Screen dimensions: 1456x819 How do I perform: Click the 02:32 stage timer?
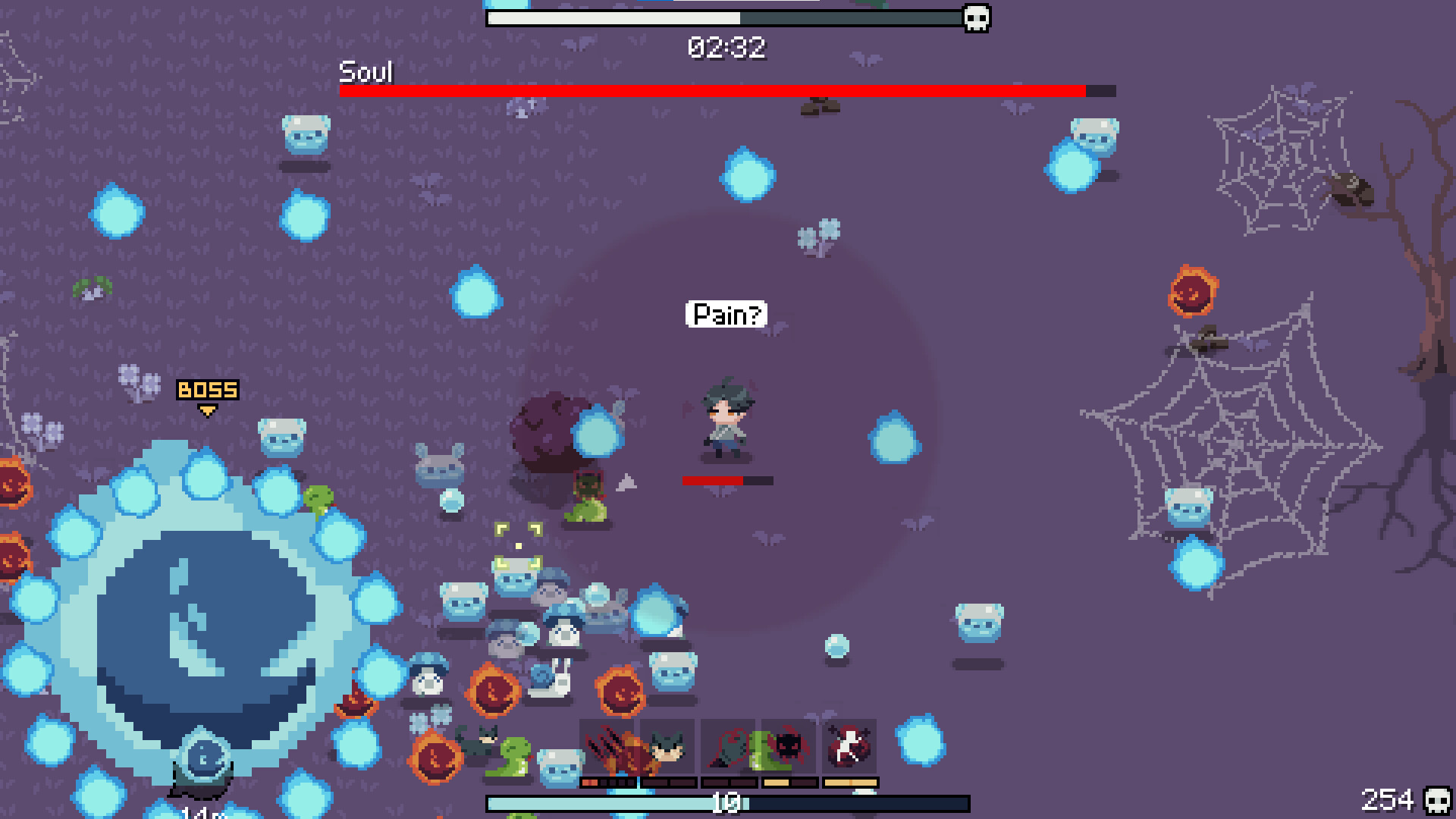click(726, 47)
